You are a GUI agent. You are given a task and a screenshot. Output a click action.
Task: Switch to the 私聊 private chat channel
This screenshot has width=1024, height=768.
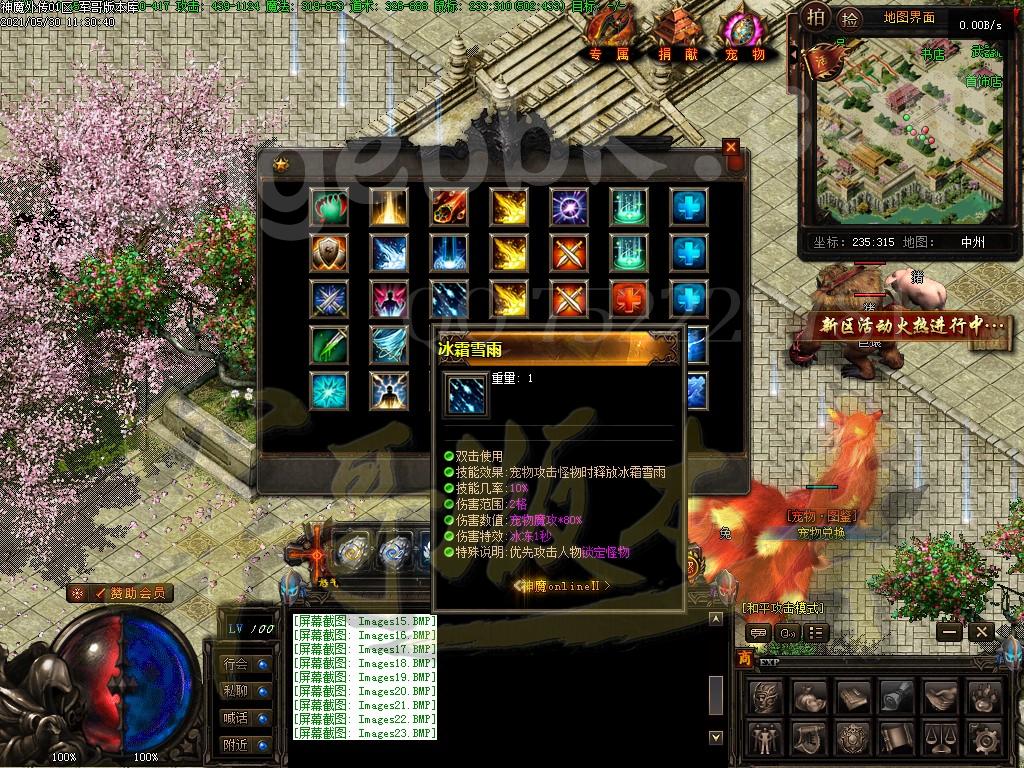tap(236, 691)
